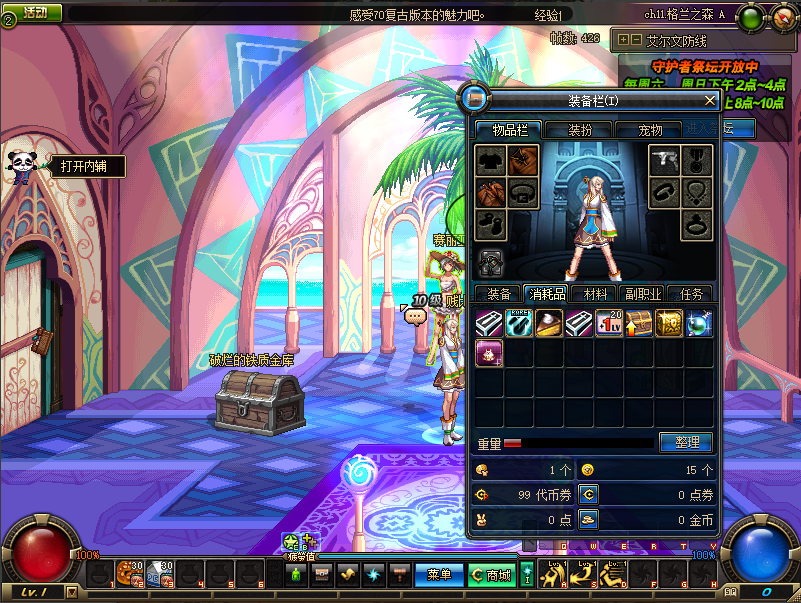Open the 副职业 sub-profession category

coord(643,294)
